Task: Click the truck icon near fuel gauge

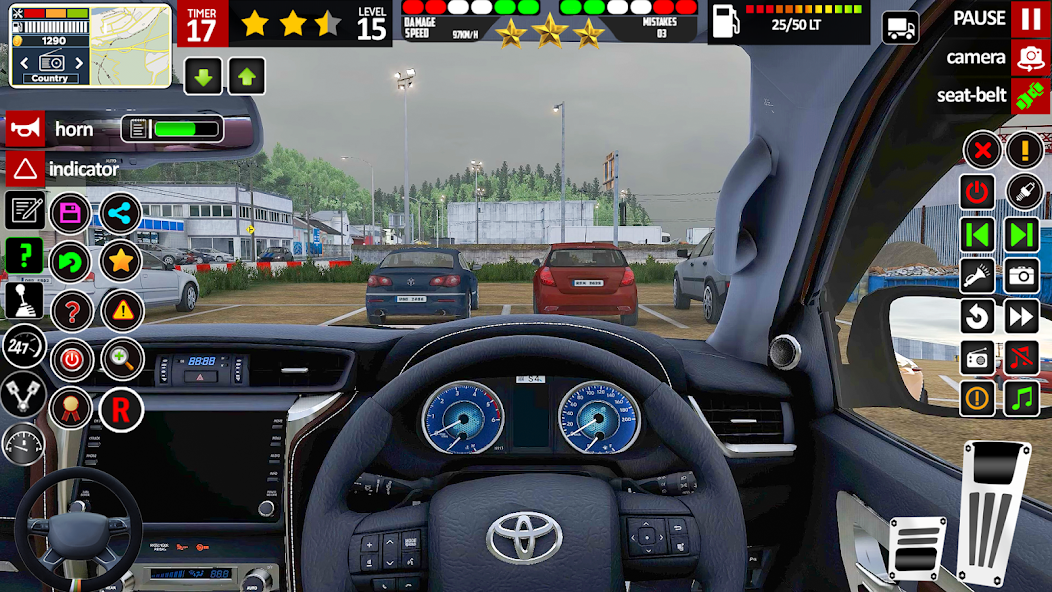Action: click(x=900, y=27)
